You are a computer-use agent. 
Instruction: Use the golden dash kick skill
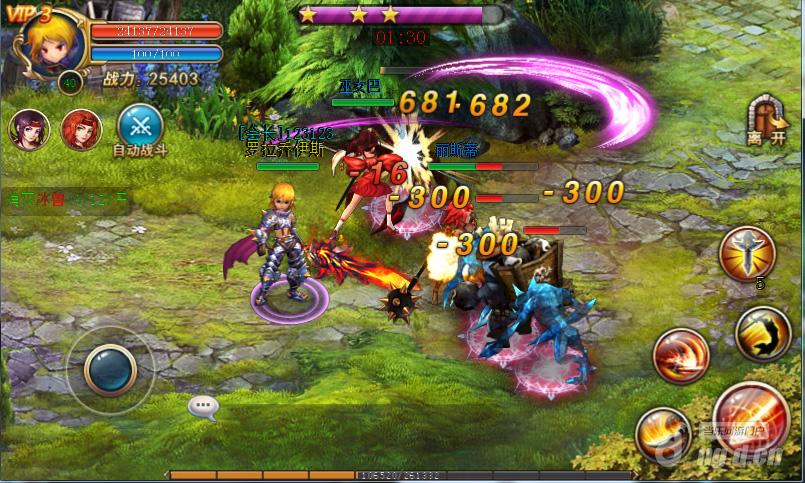(x=762, y=332)
